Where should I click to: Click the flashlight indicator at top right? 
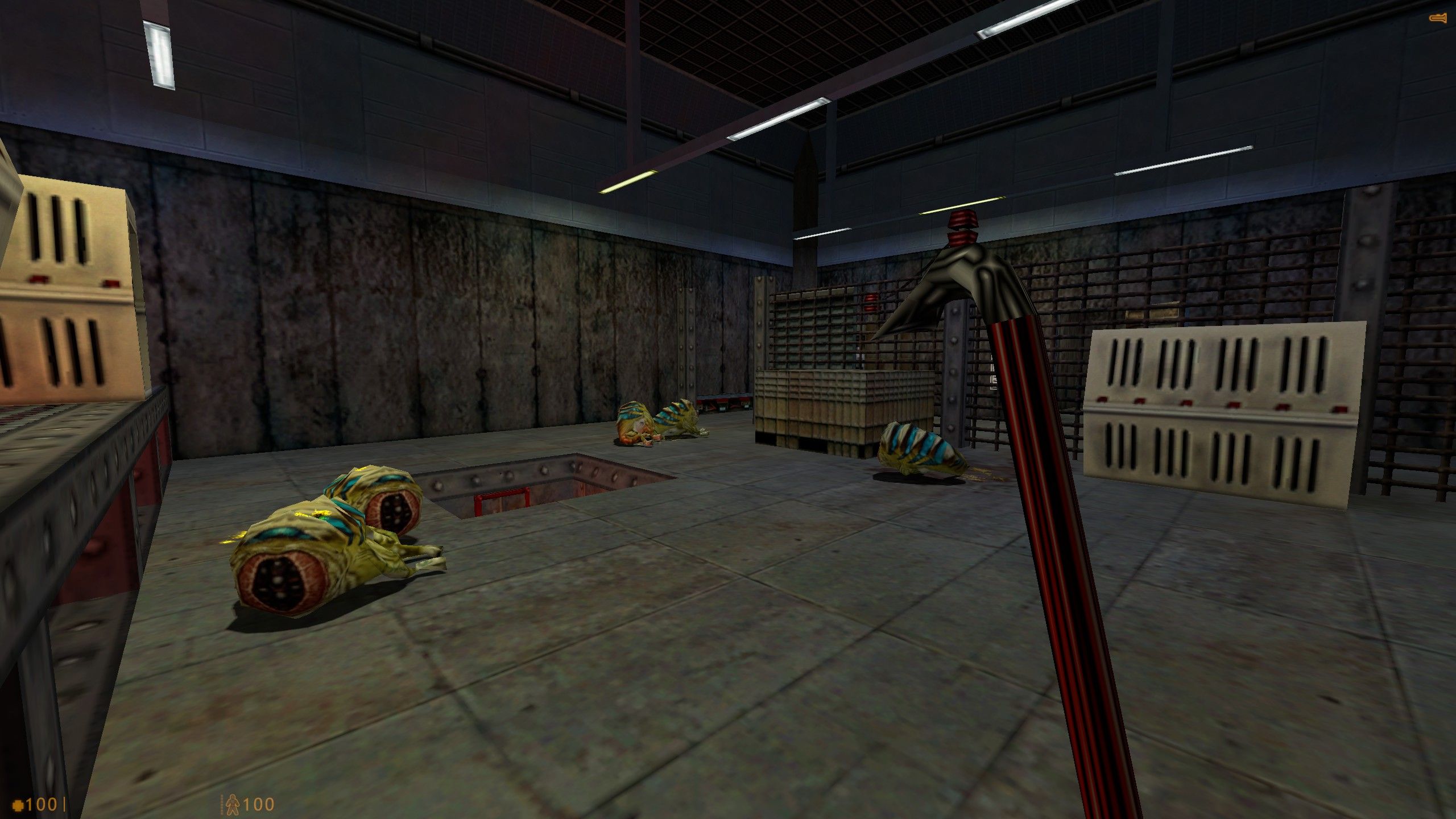1438,19
